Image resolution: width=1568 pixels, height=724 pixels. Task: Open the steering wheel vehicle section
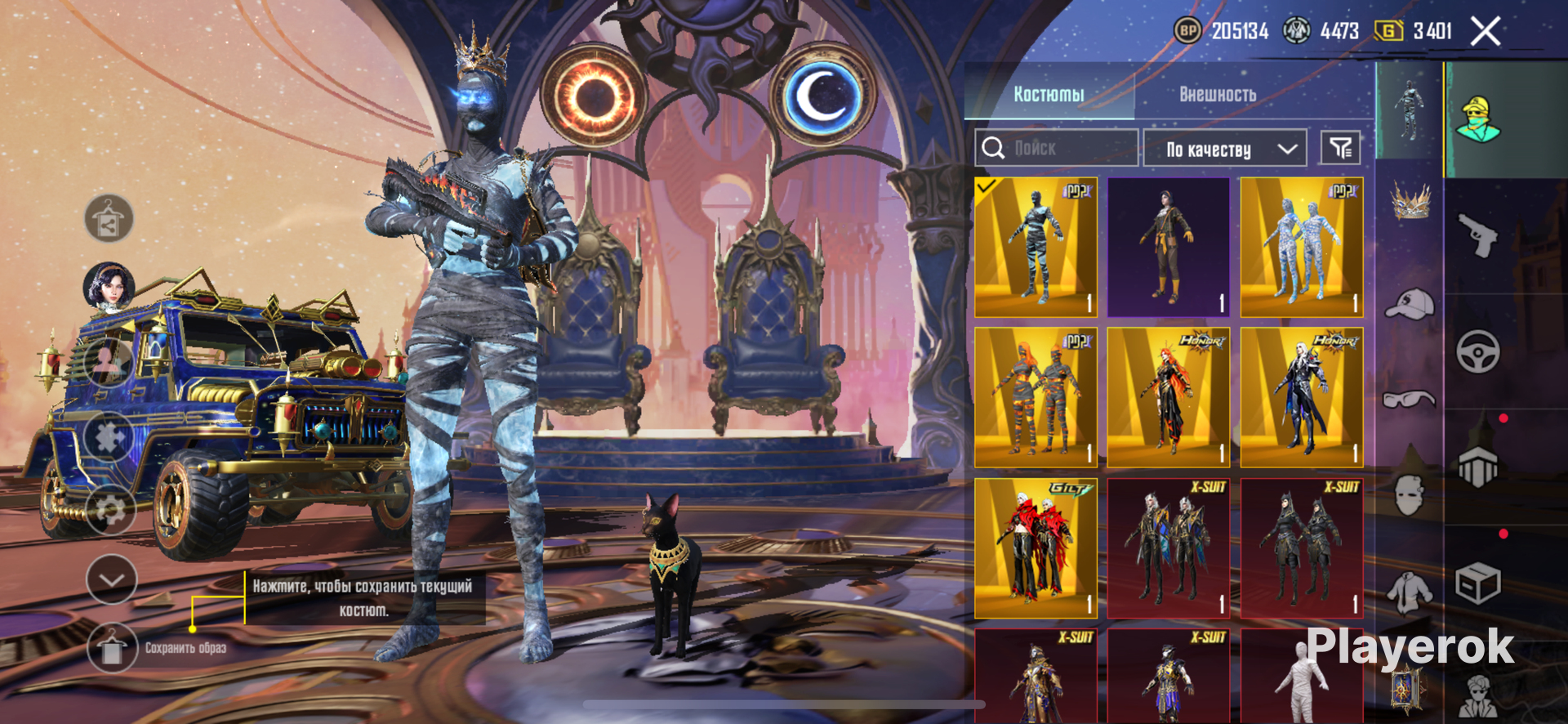click(1478, 352)
